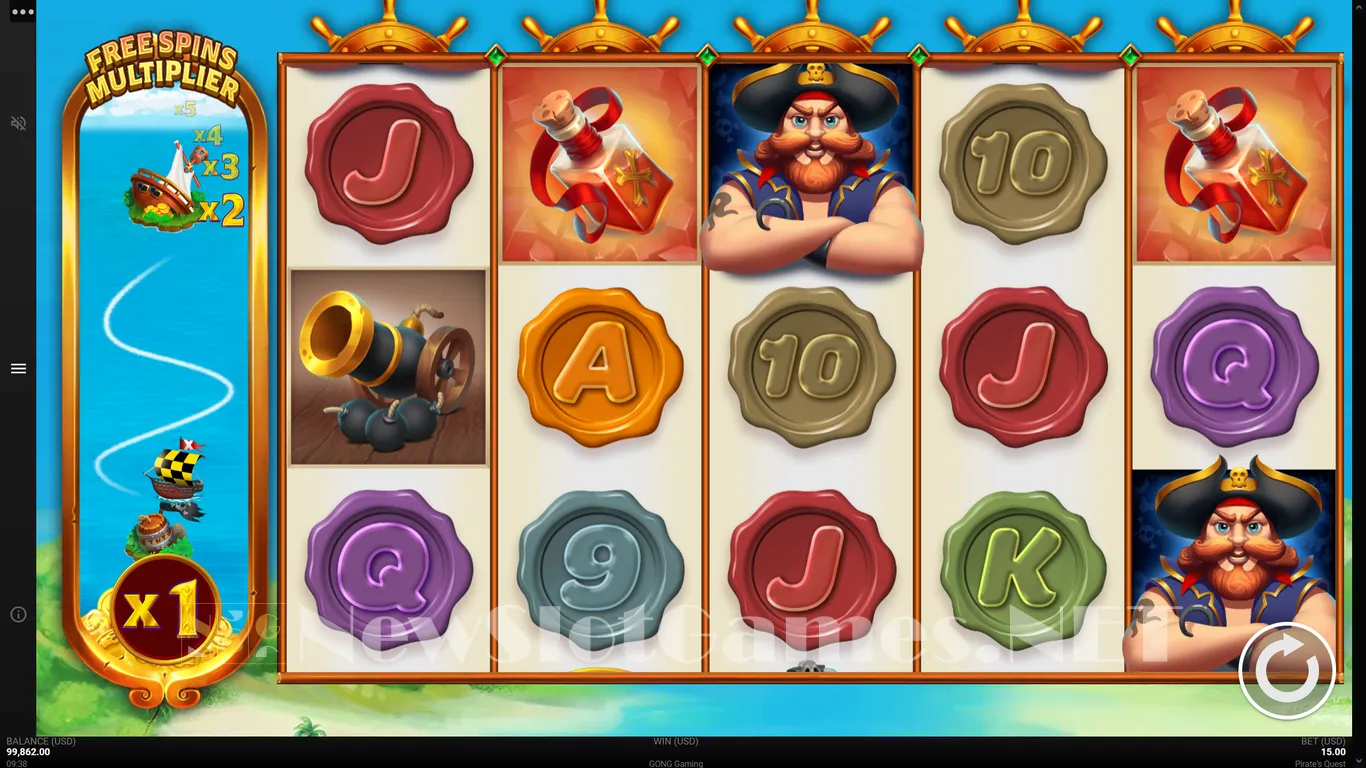Open the three-dot options menu
1366x768 pixels.
coord(22,12)
